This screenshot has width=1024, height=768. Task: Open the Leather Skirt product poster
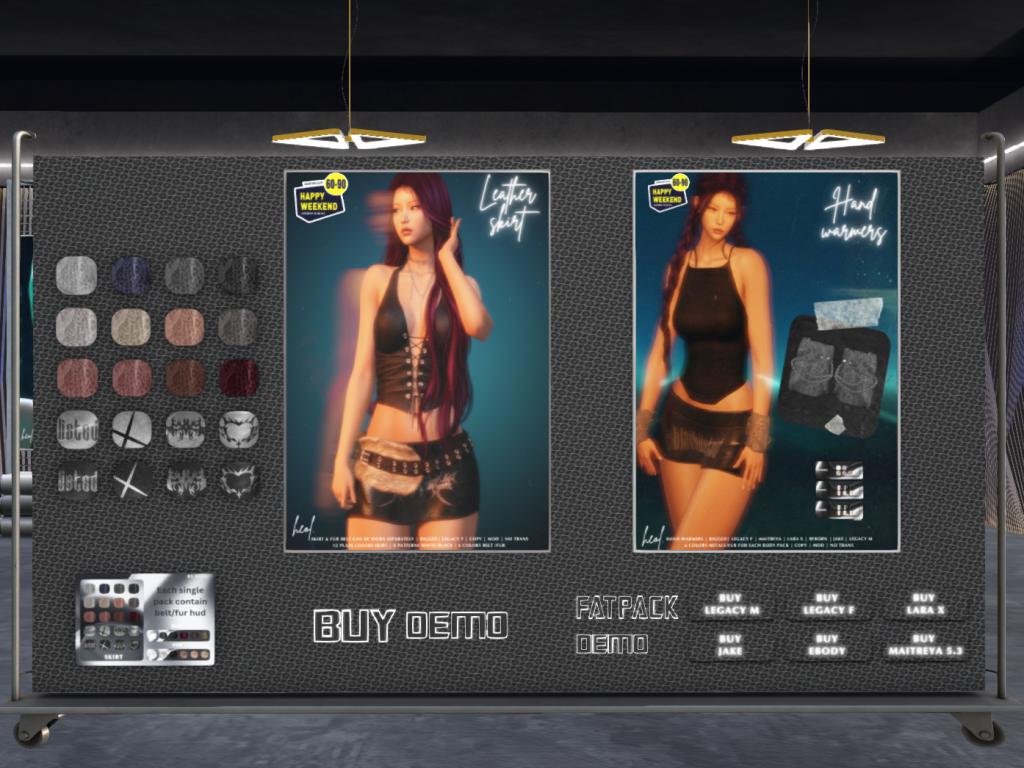[x=417, y=360]
